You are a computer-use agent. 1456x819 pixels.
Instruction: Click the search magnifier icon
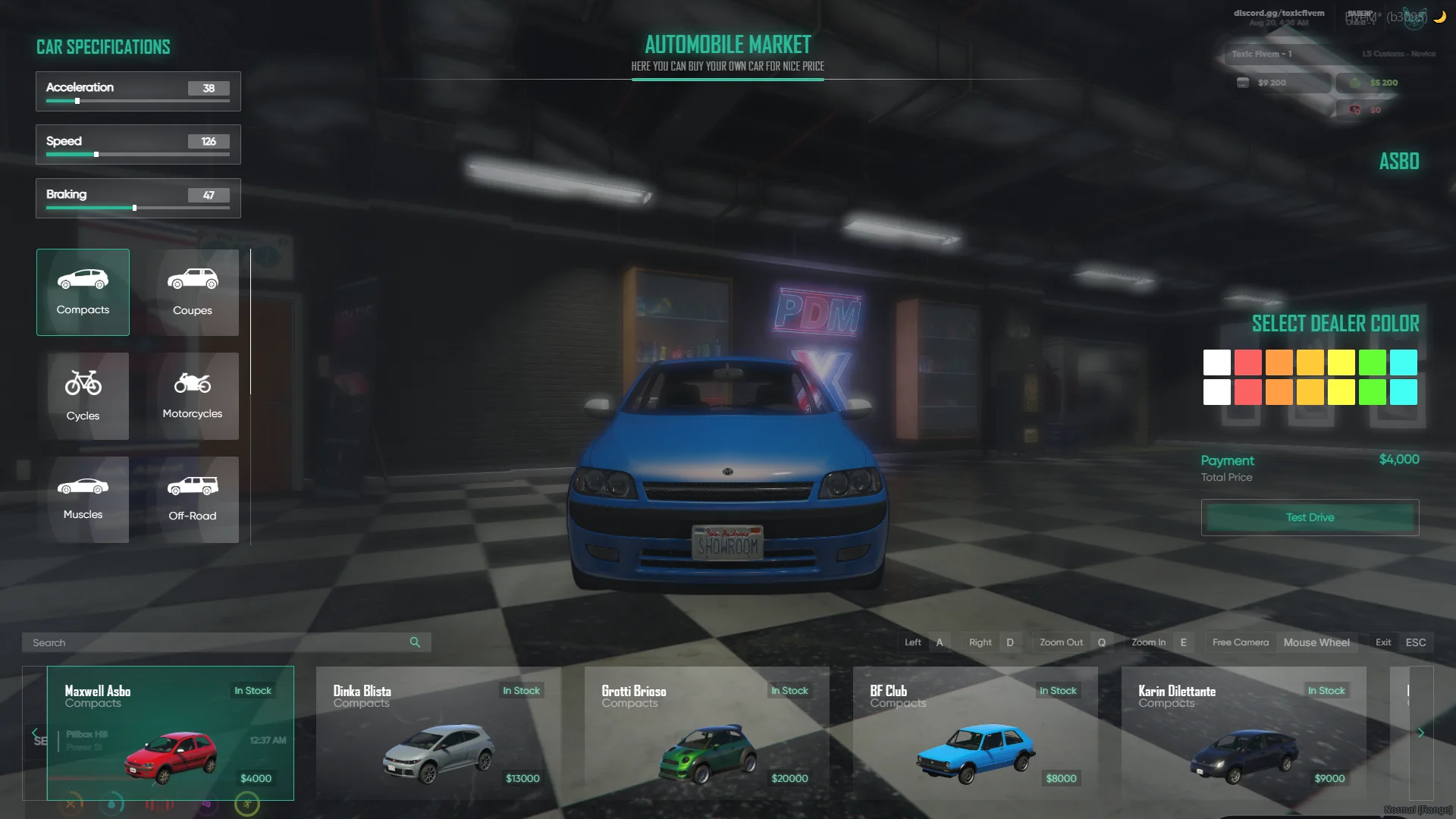415,642
